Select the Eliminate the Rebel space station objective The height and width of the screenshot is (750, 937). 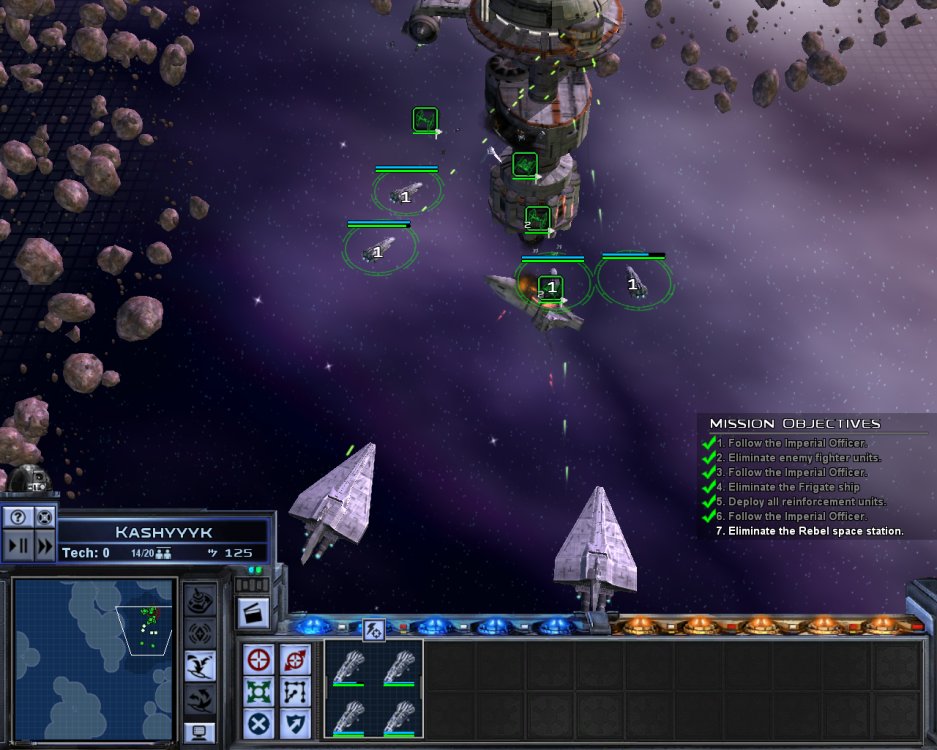point(809,531)
